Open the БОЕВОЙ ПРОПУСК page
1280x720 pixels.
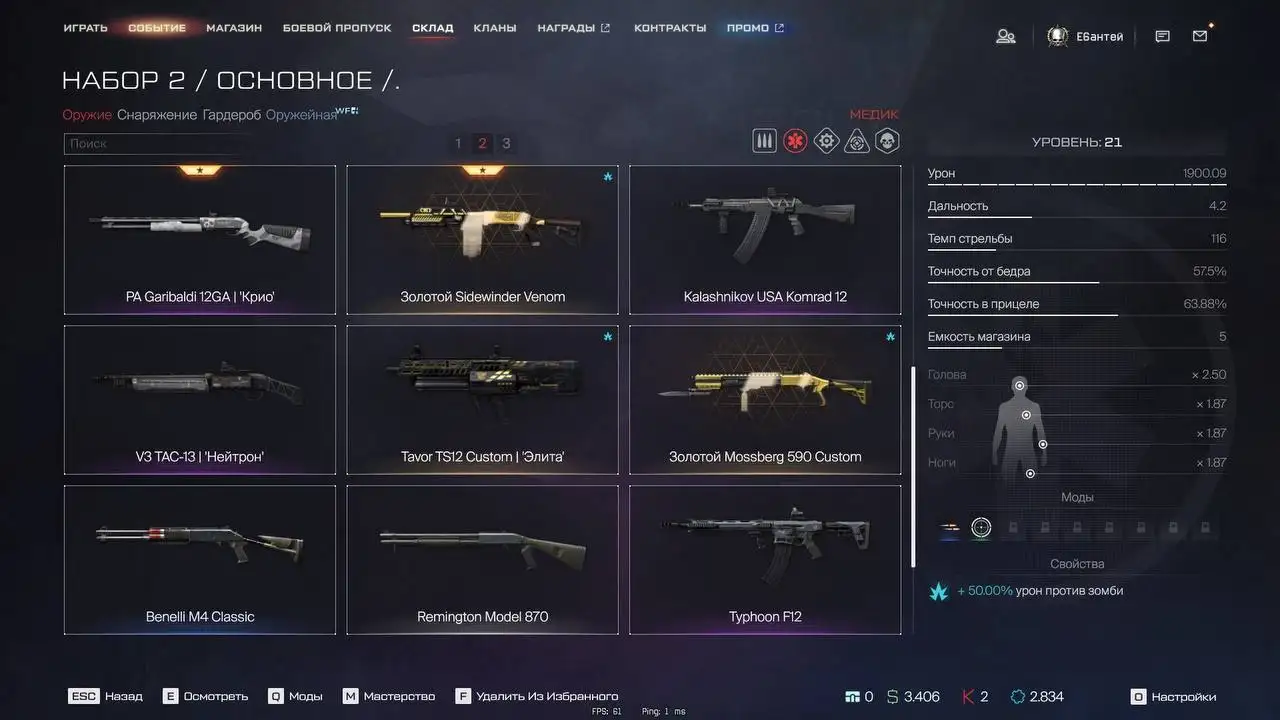(x=337, y=28)
